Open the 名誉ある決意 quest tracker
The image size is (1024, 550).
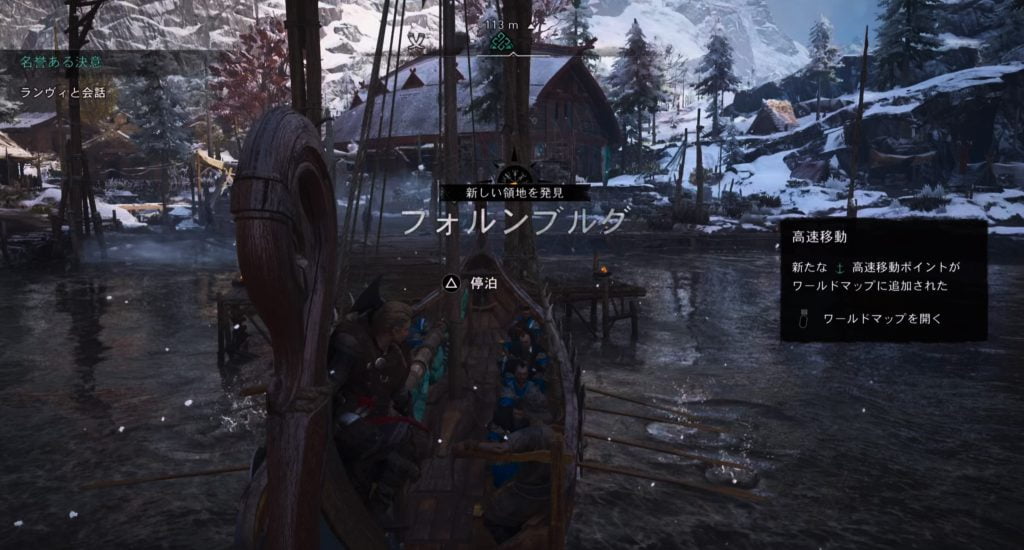click(x=61, y=62)
